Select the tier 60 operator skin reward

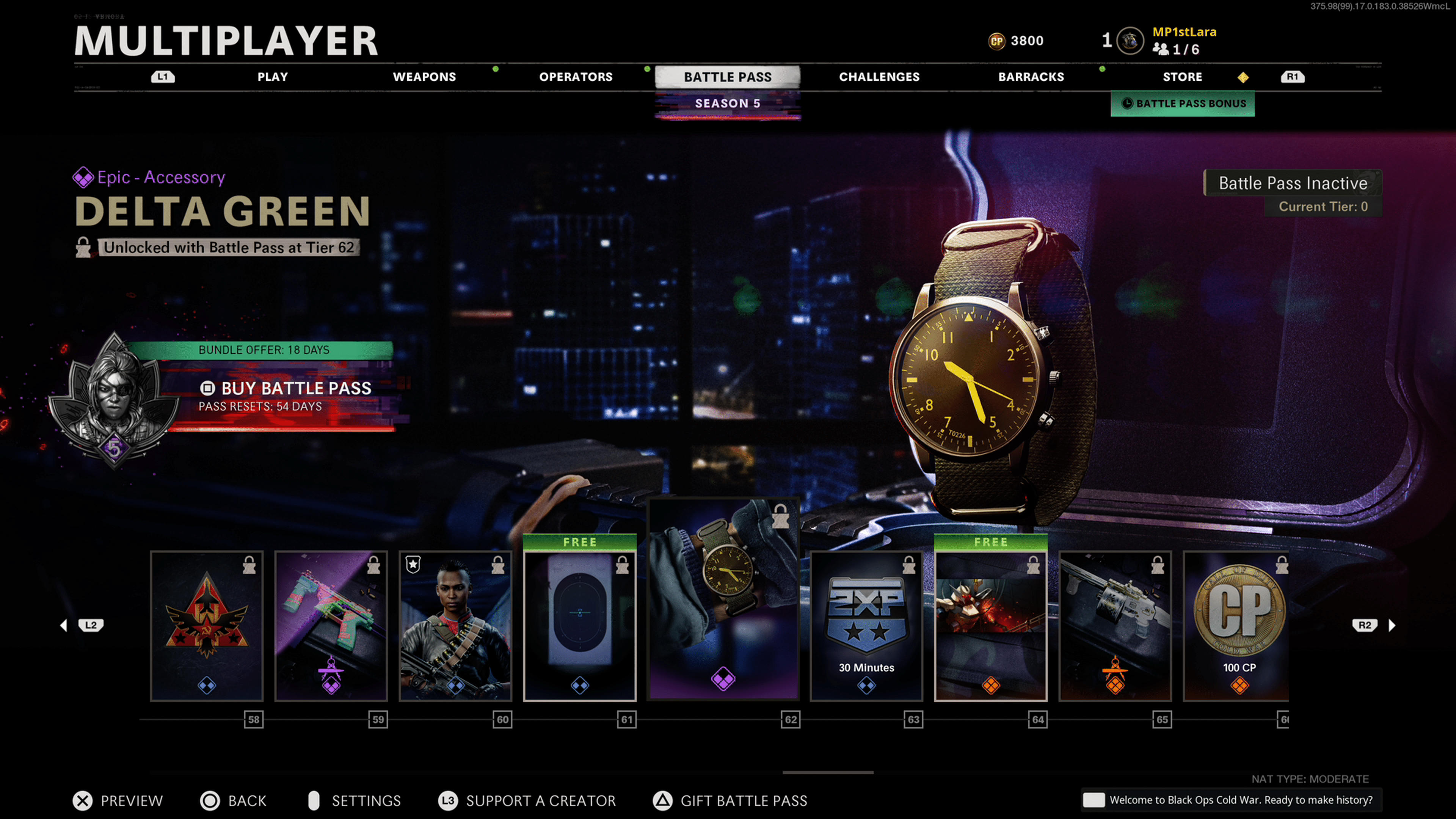click(455, 626)
